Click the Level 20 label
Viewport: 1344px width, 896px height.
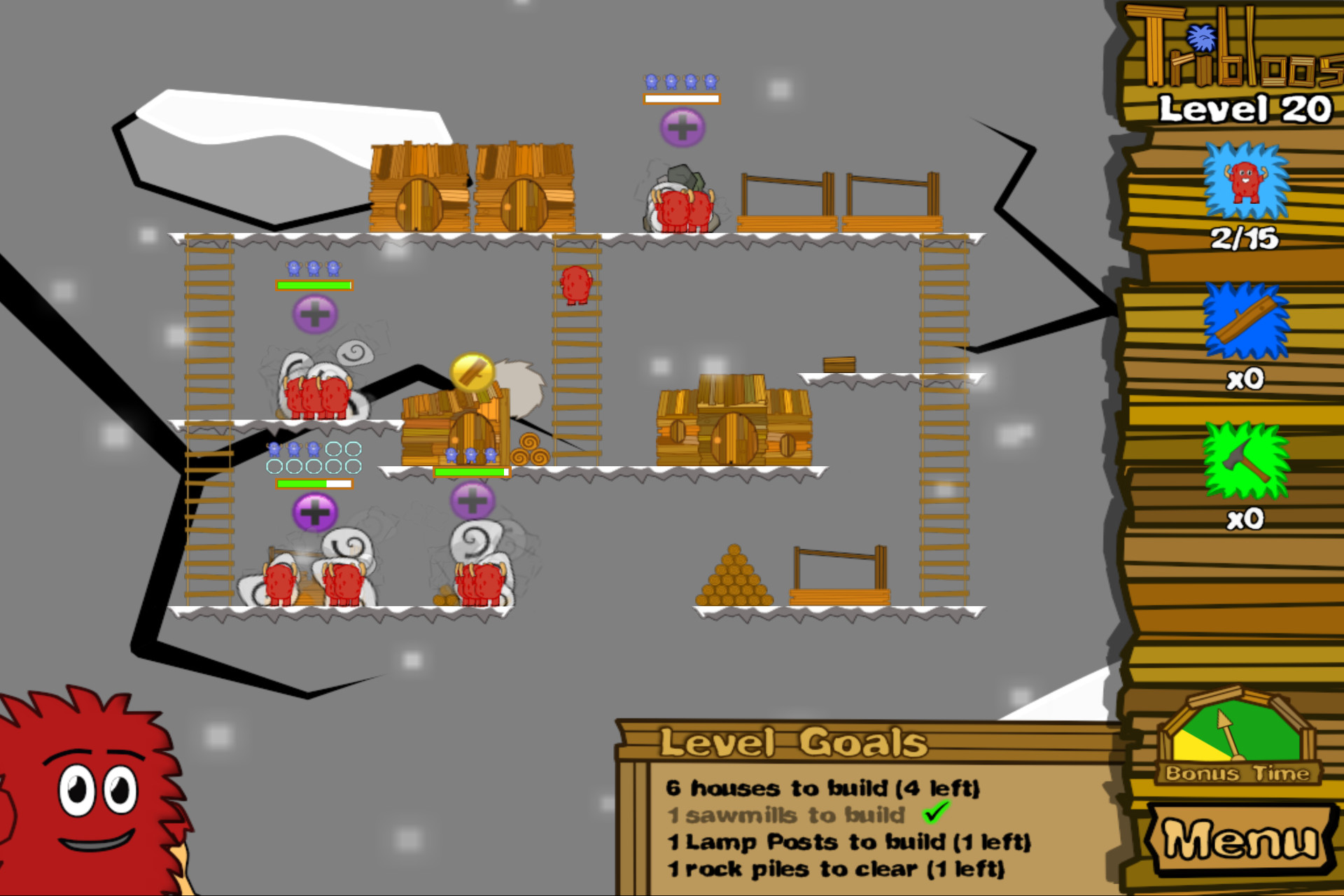[x=1245, y=108]
